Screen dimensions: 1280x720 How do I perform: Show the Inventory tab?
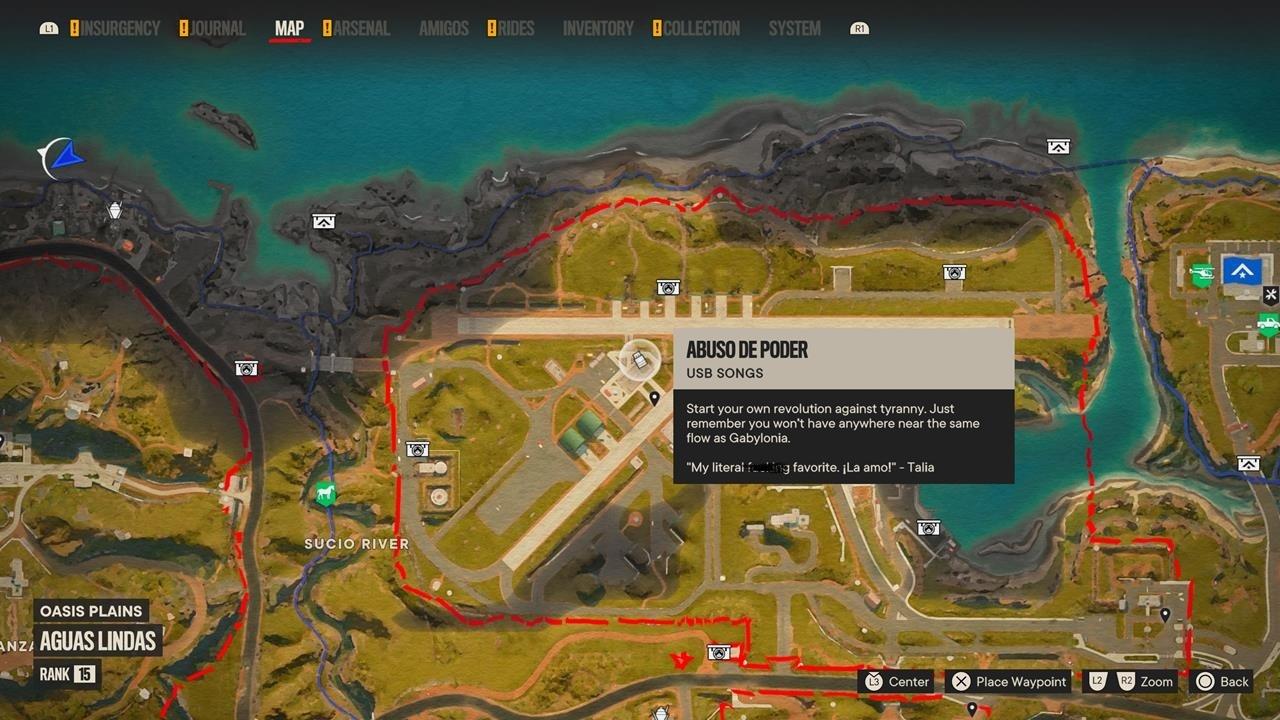point(598,29)
